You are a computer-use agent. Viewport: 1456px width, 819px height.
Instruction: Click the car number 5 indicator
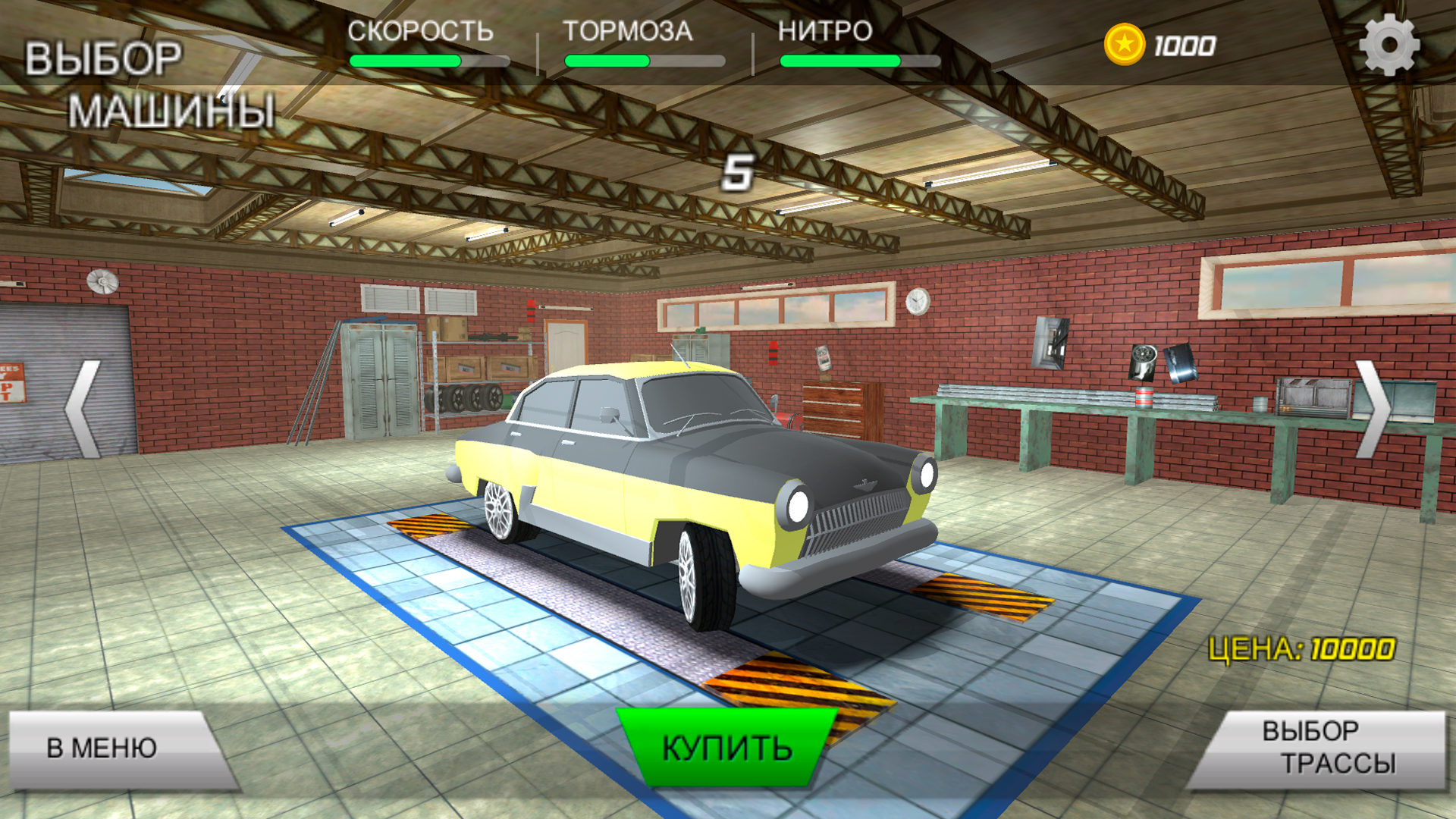(x=737, y=174)
